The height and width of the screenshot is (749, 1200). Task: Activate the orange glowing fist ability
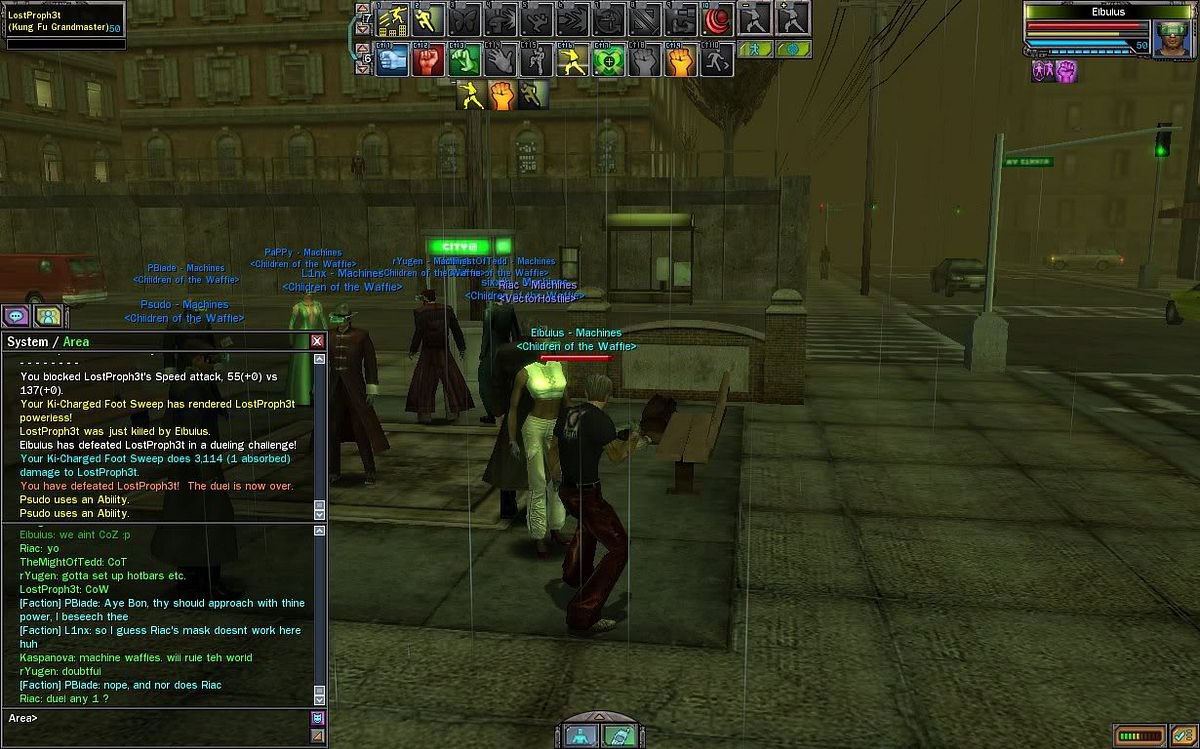(x=681, y=60)
